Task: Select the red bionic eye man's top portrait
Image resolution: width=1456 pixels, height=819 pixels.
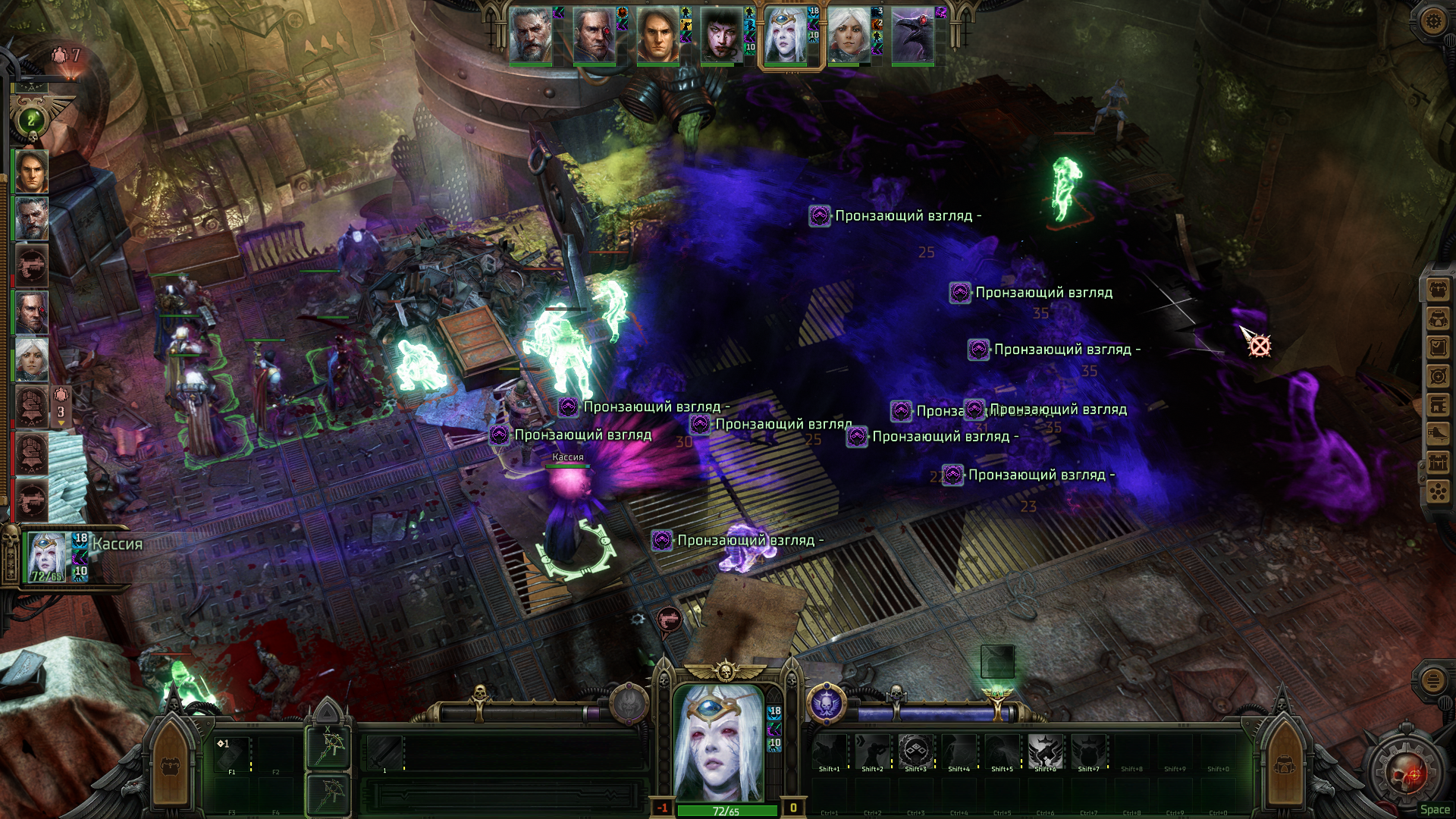Action: pyautogui.click(x=594, y=36)
